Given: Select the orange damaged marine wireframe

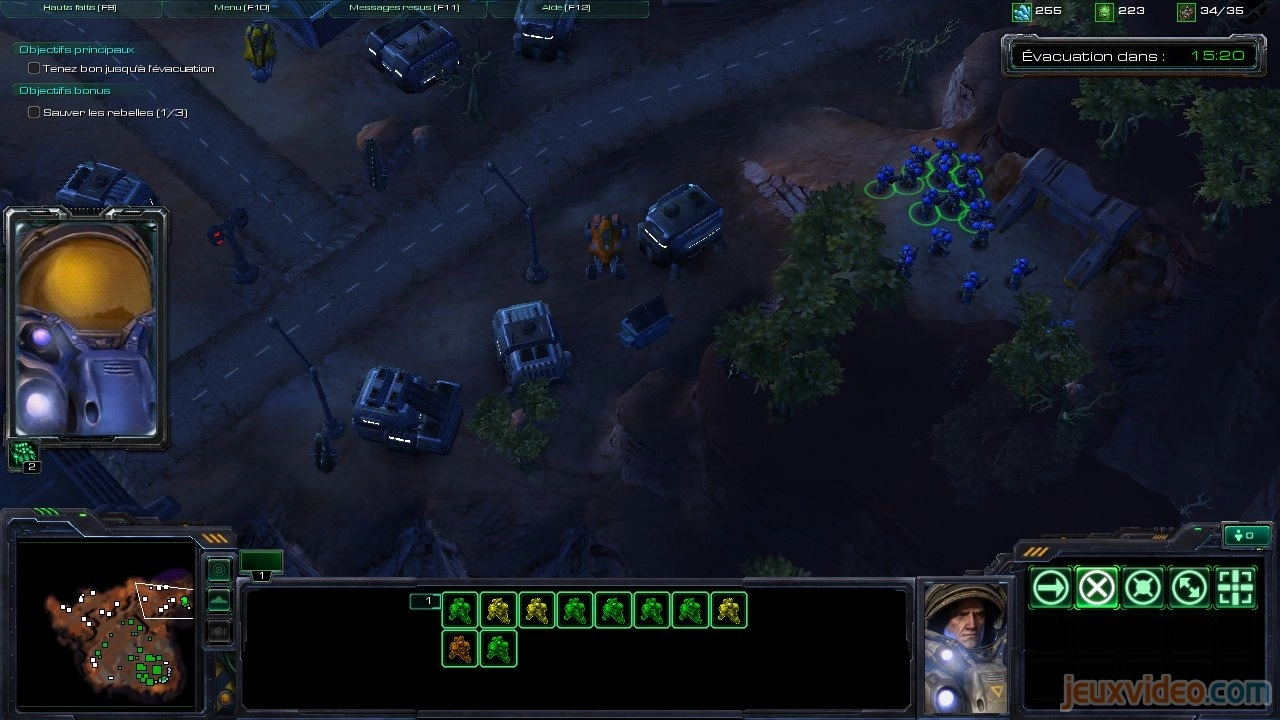Looking at the screenshot, I should (460, 648).
